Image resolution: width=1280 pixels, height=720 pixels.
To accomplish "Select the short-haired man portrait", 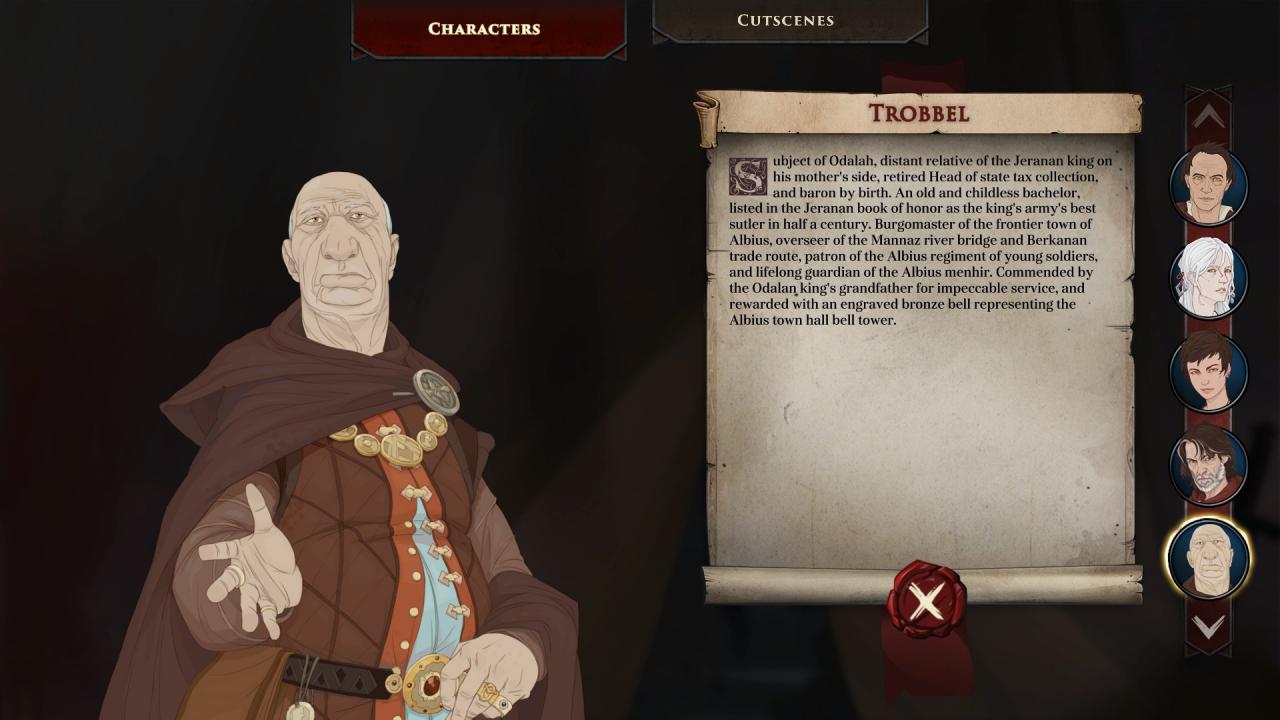I will tap(1209, 185).
